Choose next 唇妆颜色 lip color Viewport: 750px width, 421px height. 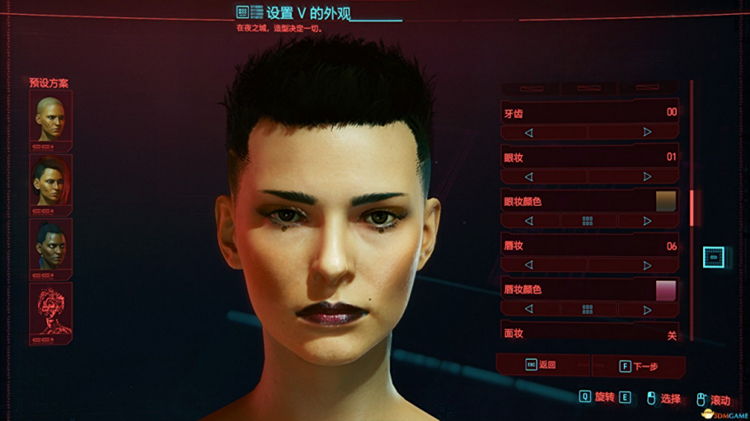pos(647,309)
